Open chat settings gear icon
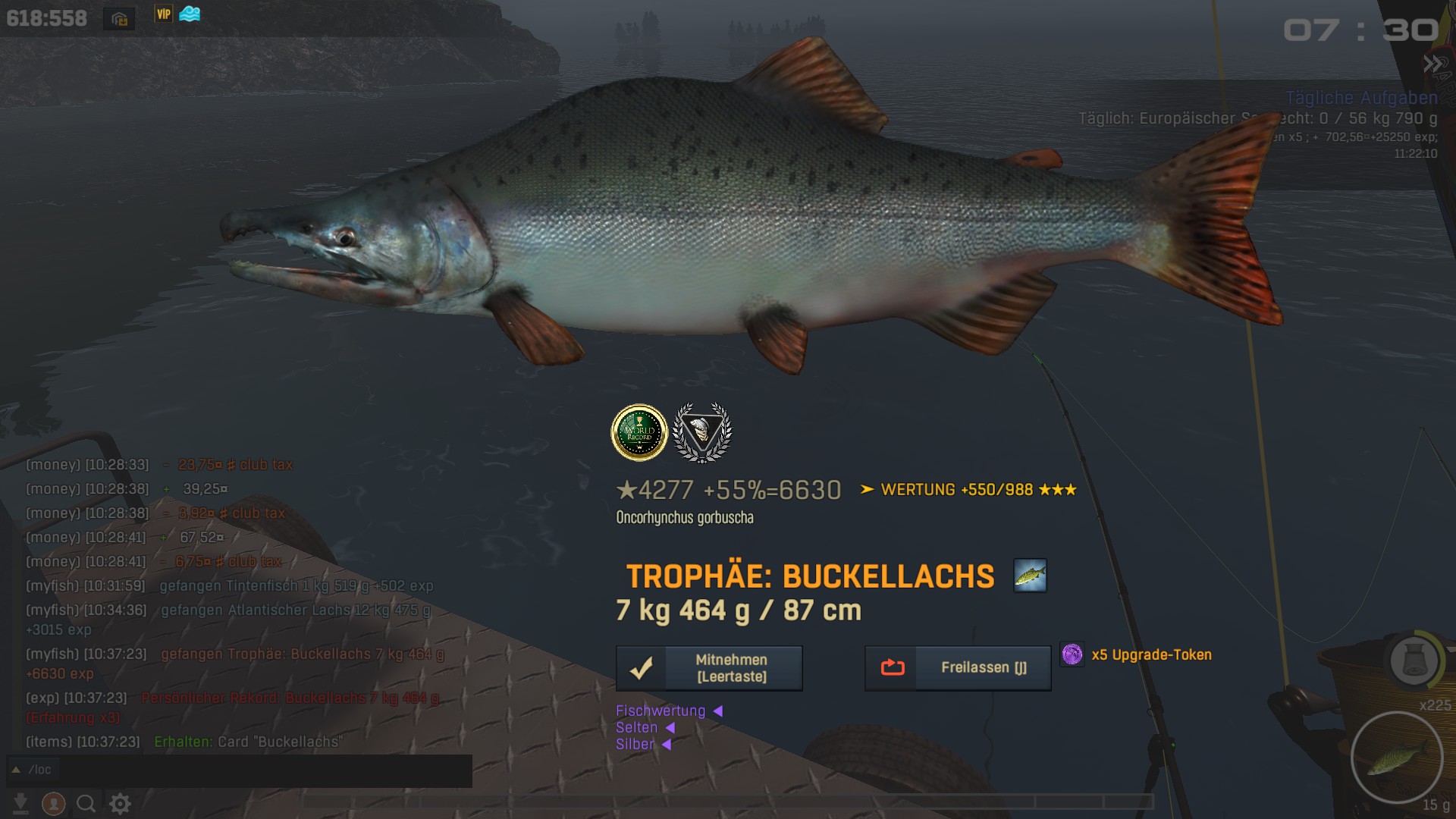This screenshot has height=819, width=1456. (121, 803)
